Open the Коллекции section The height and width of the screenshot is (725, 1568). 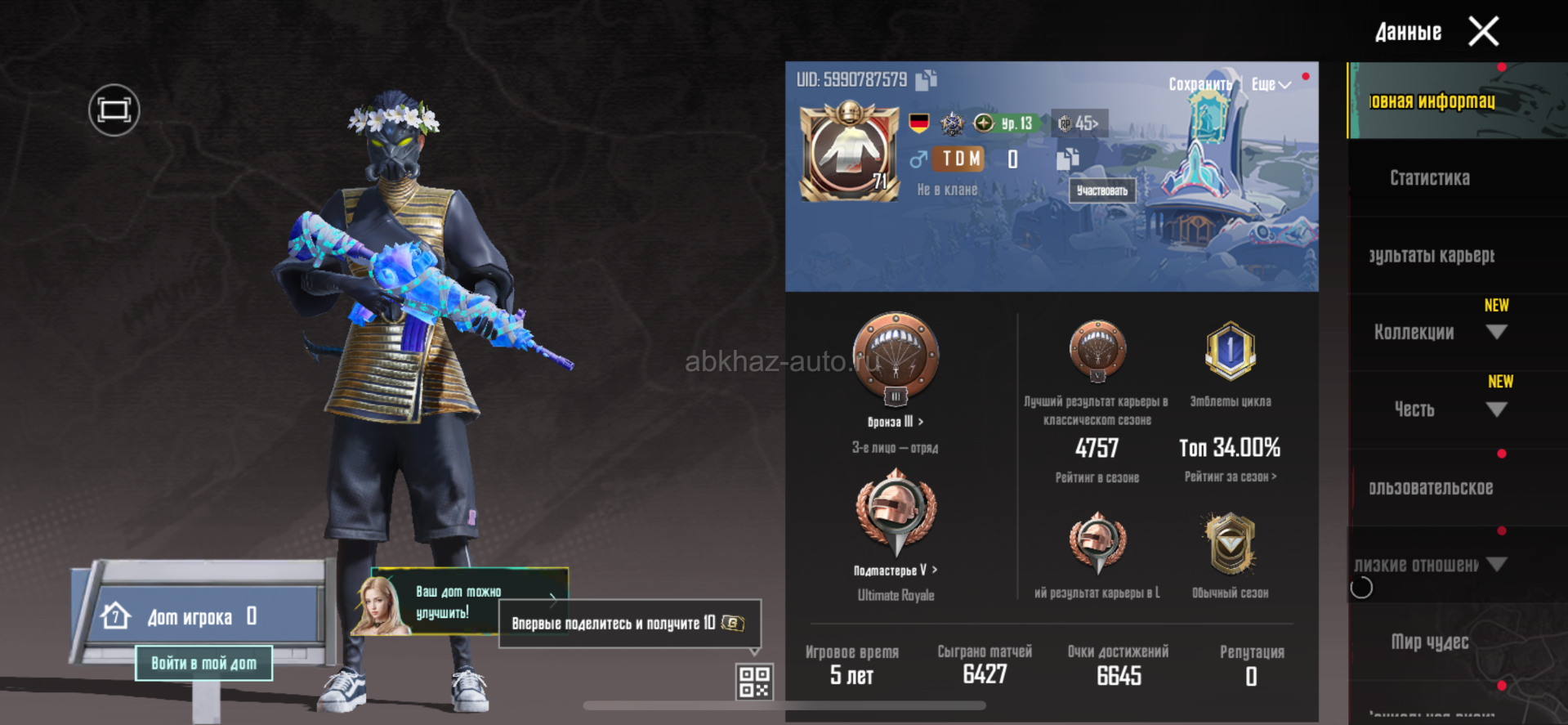pyautogui.click(x=1414, y=332)
